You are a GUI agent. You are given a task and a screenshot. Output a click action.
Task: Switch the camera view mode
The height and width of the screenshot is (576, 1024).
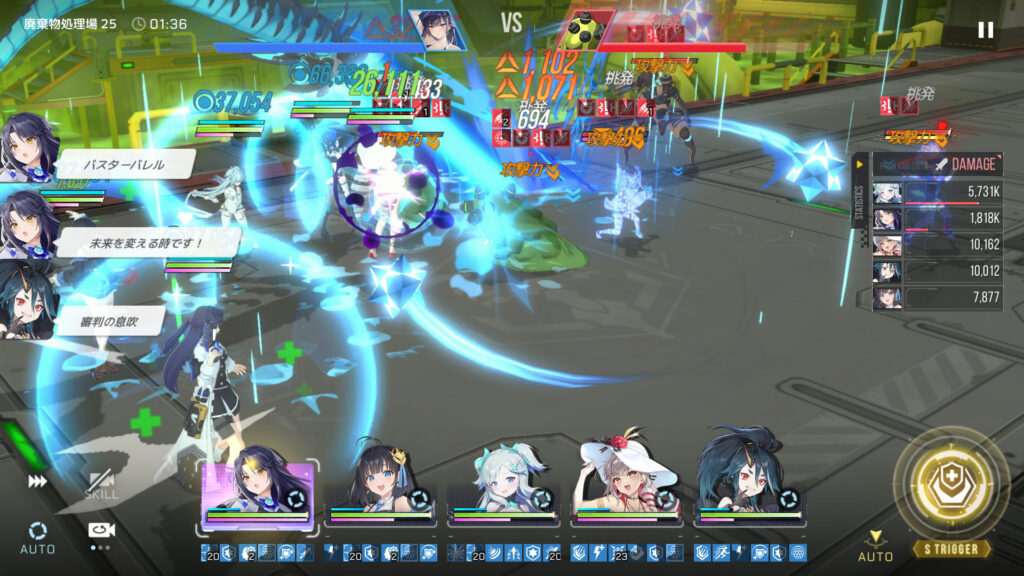click(x=100, y=532)
